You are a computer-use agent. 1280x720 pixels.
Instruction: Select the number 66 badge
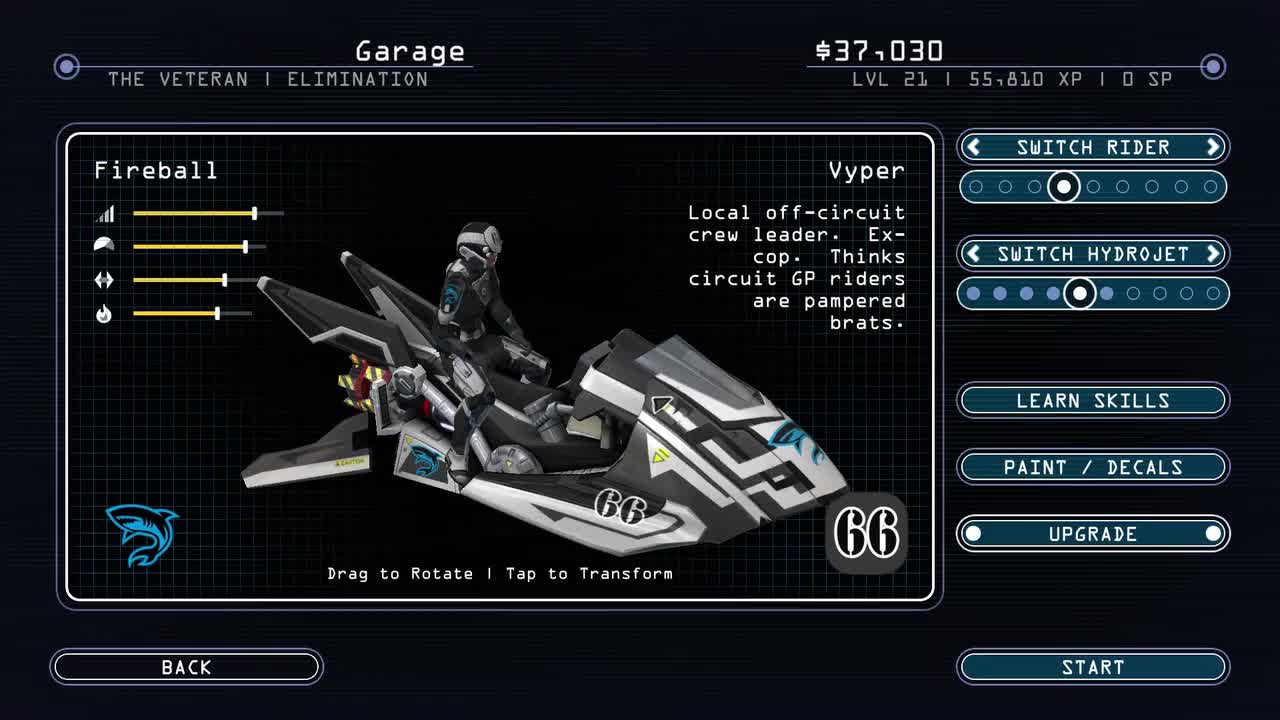[866, 534]
